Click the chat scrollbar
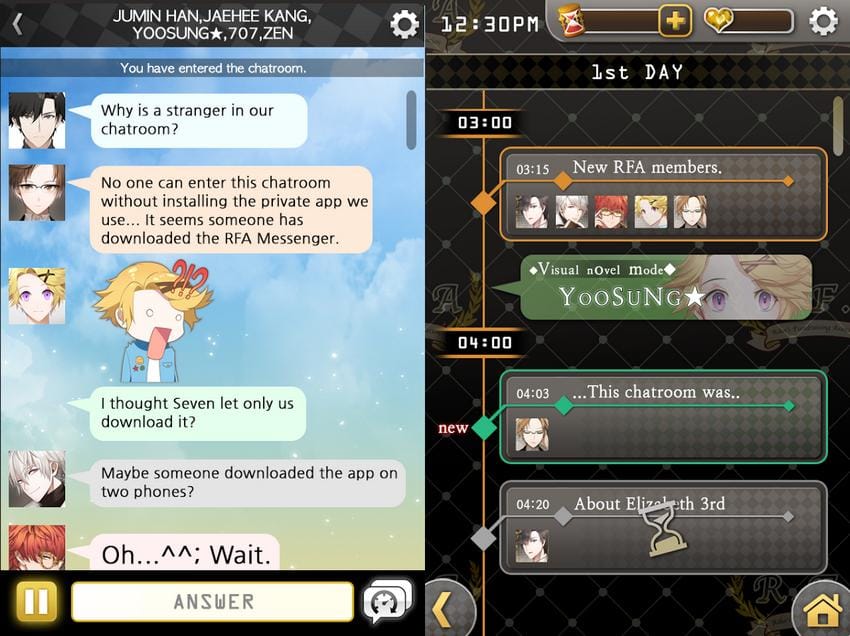850x636 pixels. pos(411,120)
